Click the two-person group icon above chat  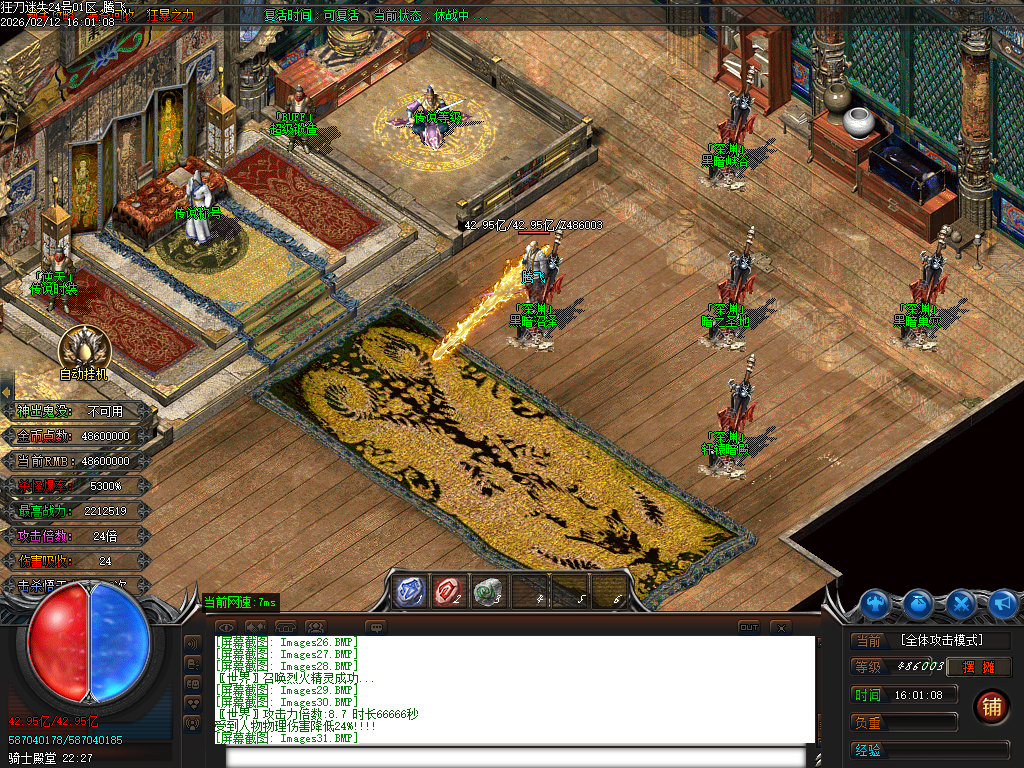(314, 627)
